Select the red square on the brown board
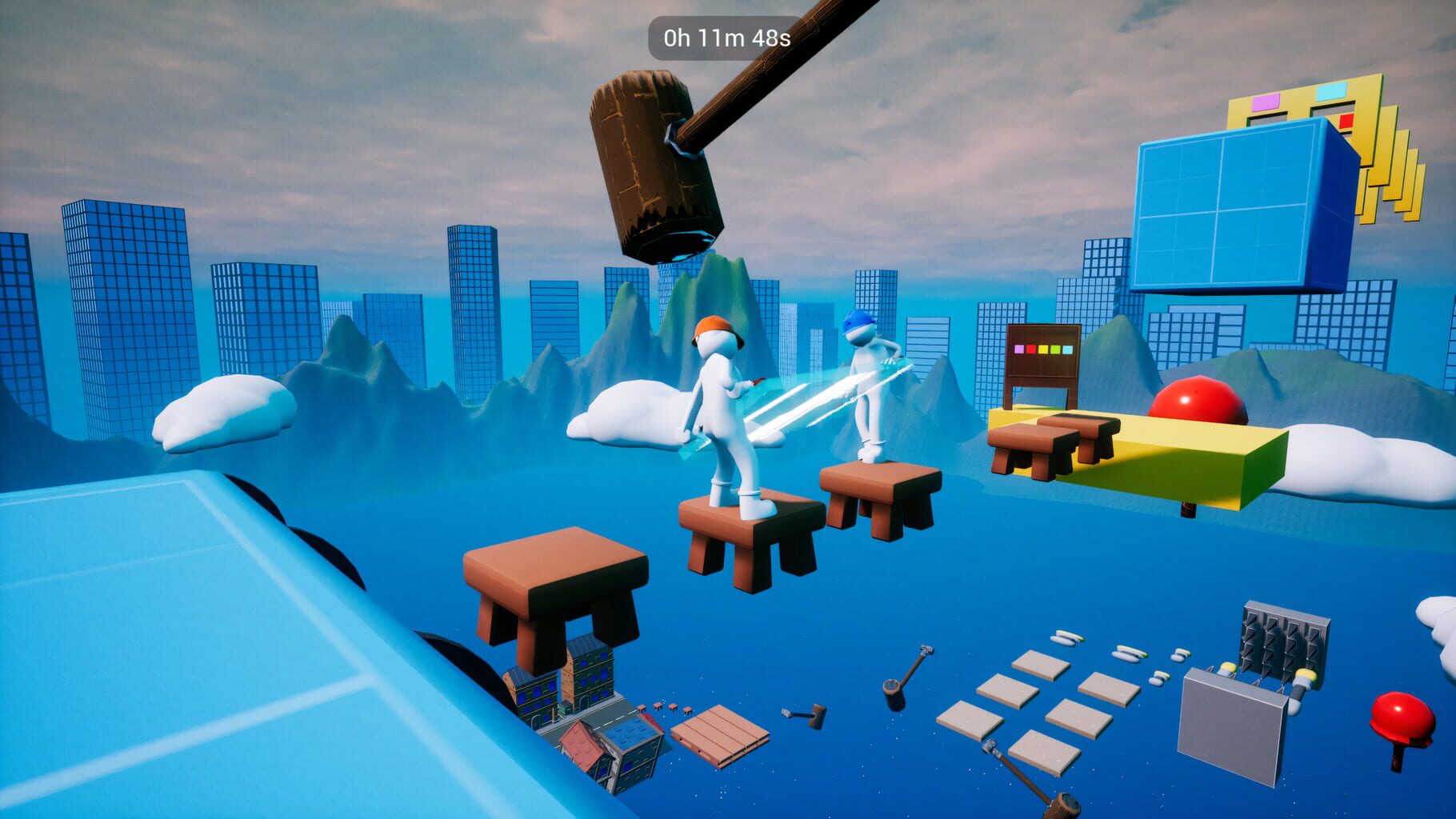 pyautogui.click(x=1031, y=350)
